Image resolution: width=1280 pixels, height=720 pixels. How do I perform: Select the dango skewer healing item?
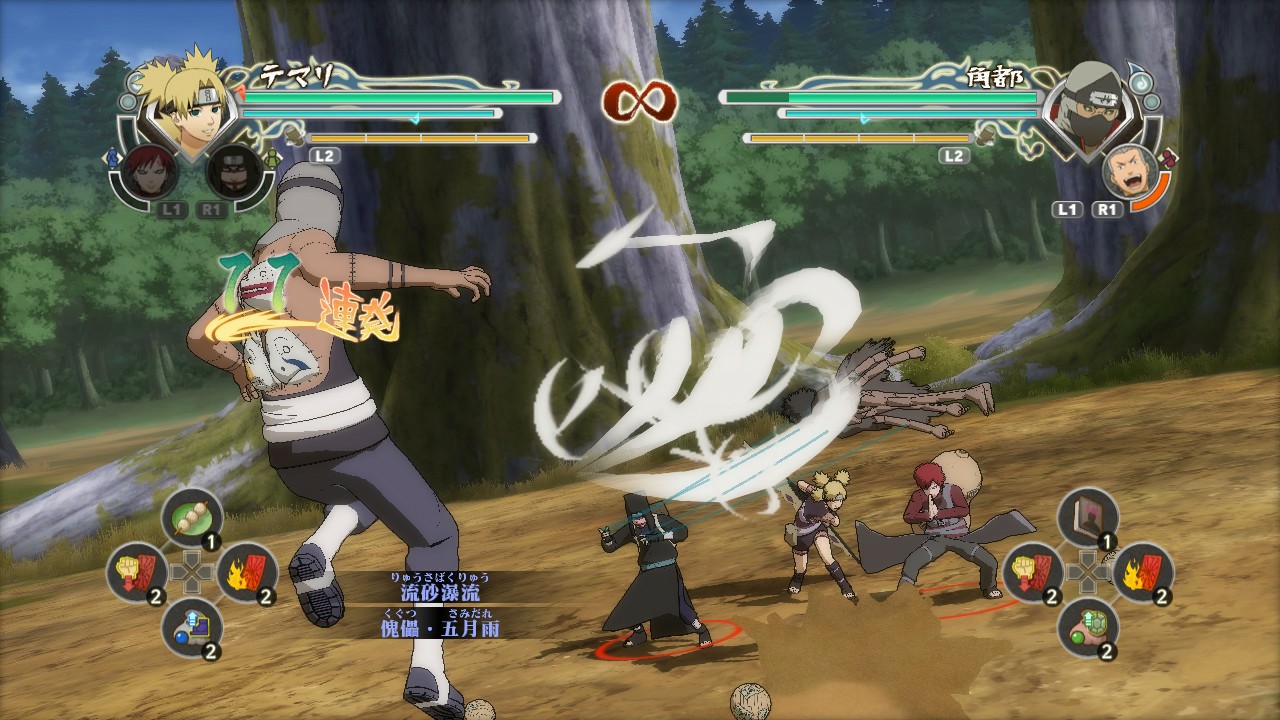pos(193,516)
